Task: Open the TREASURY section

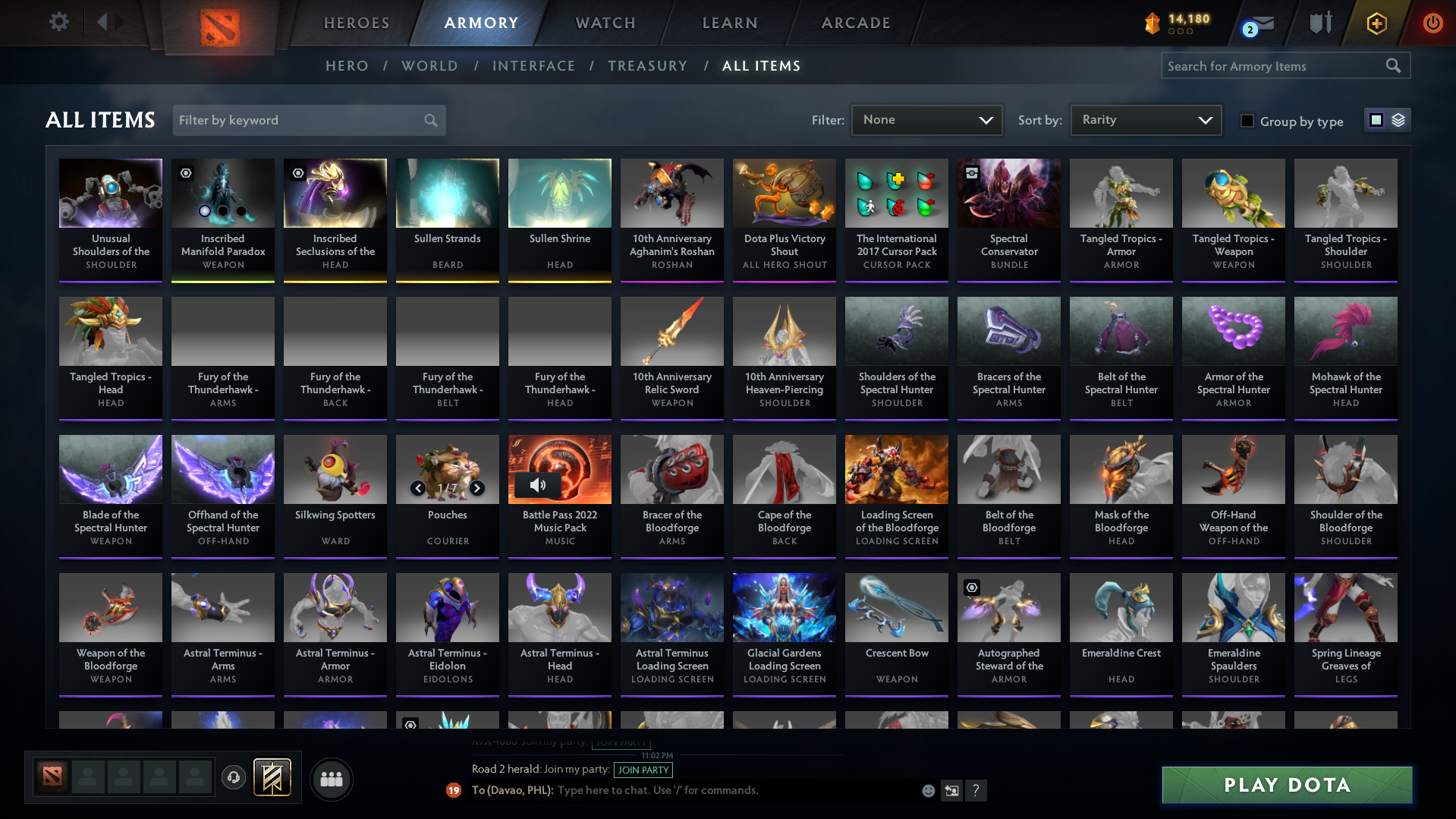Action: [x=647, y=66]
